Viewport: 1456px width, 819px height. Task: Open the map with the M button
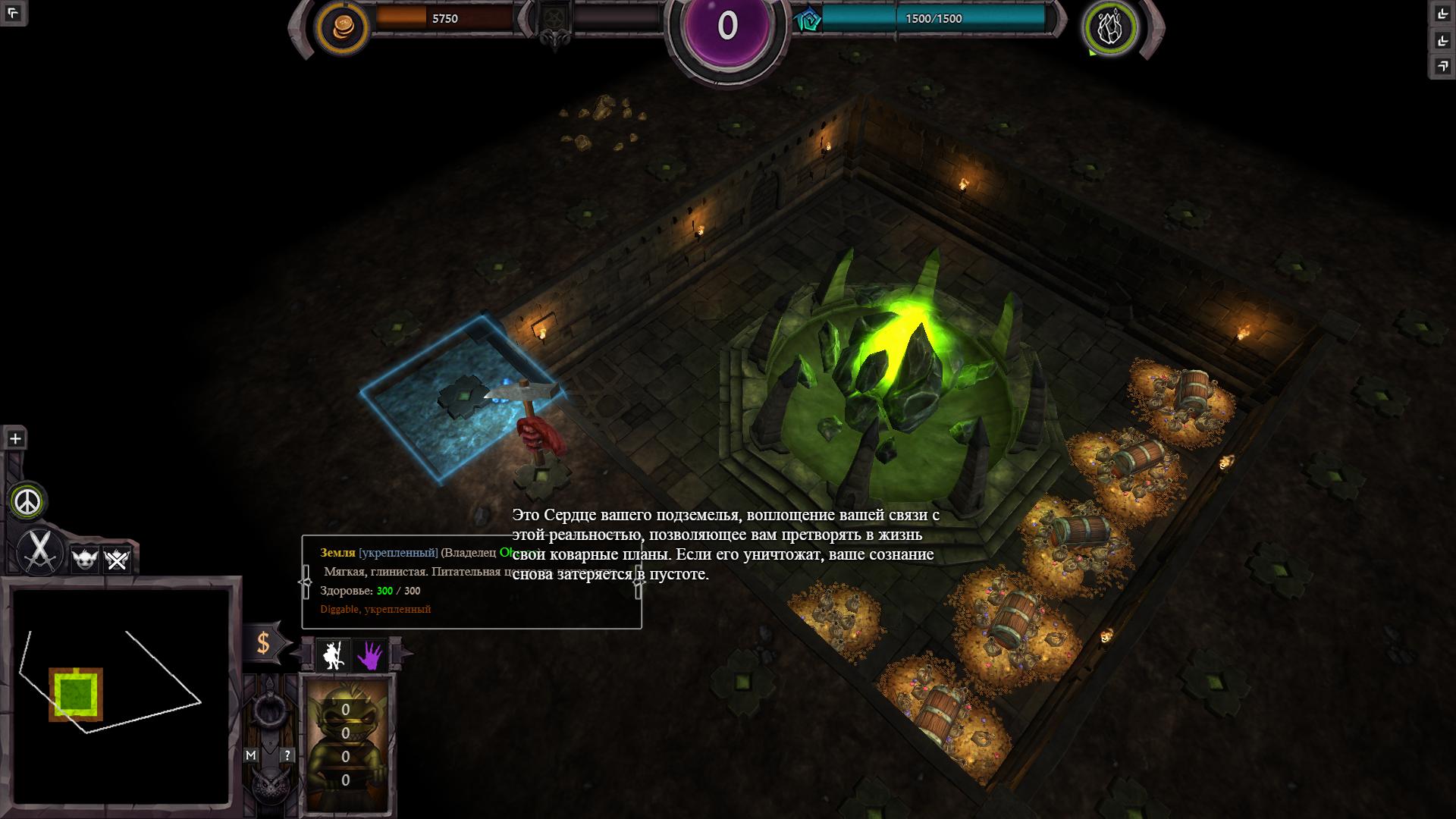coord(251,755)
